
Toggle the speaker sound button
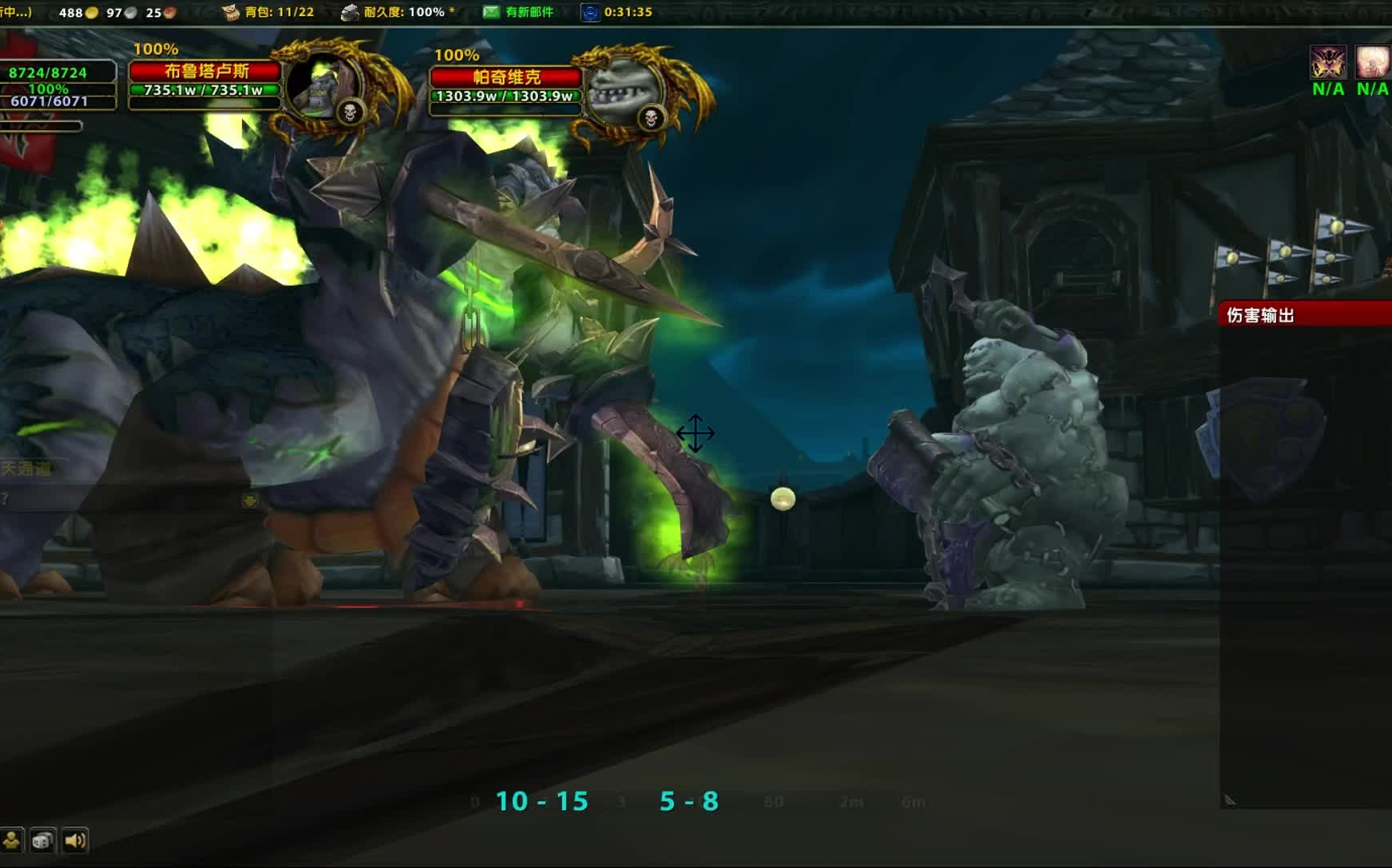(x=75, y=841)
